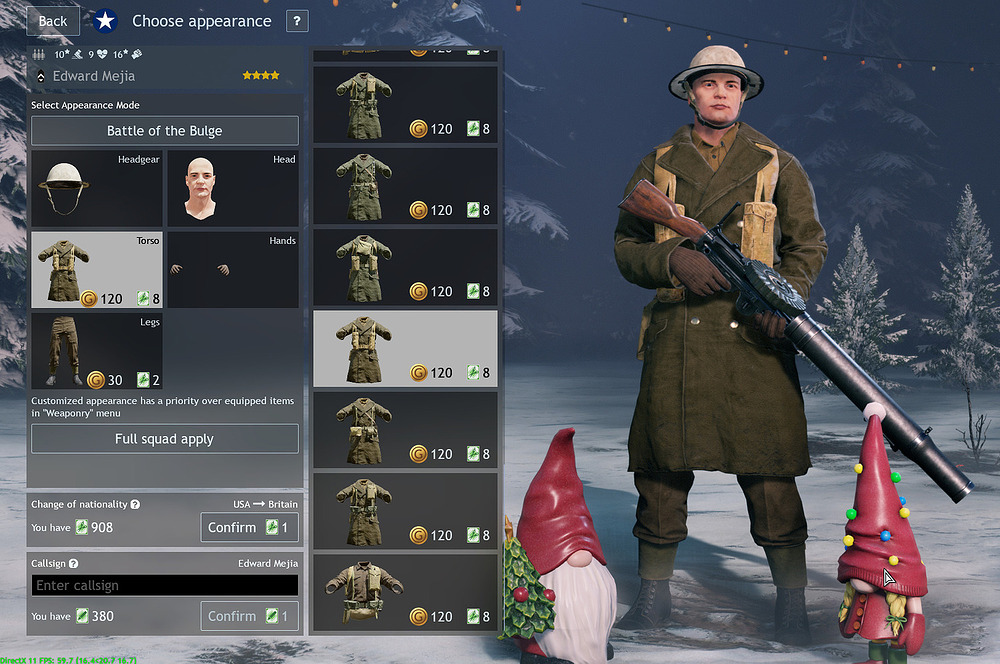1000x664 pixels.
Task: Select the Headgear helmet slot
Action: coord(96,188)
